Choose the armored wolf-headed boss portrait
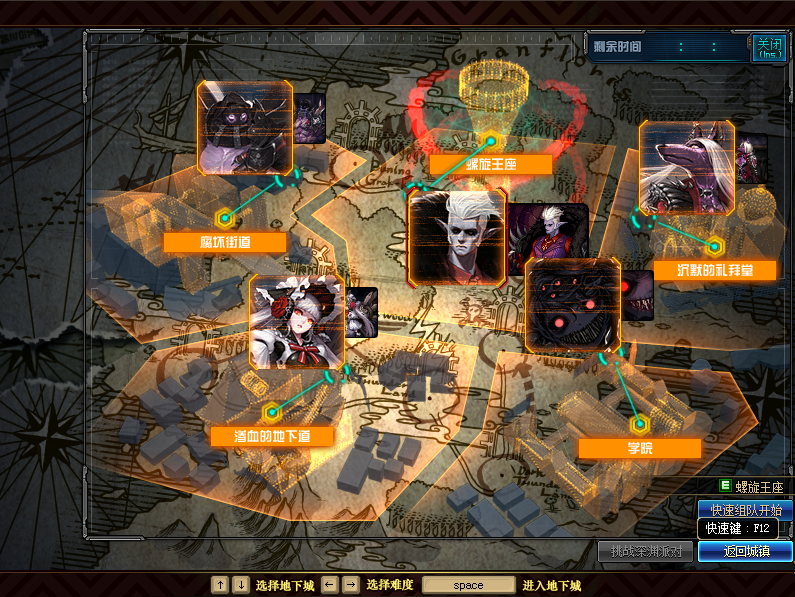795x597 pixels. [686, 168]
